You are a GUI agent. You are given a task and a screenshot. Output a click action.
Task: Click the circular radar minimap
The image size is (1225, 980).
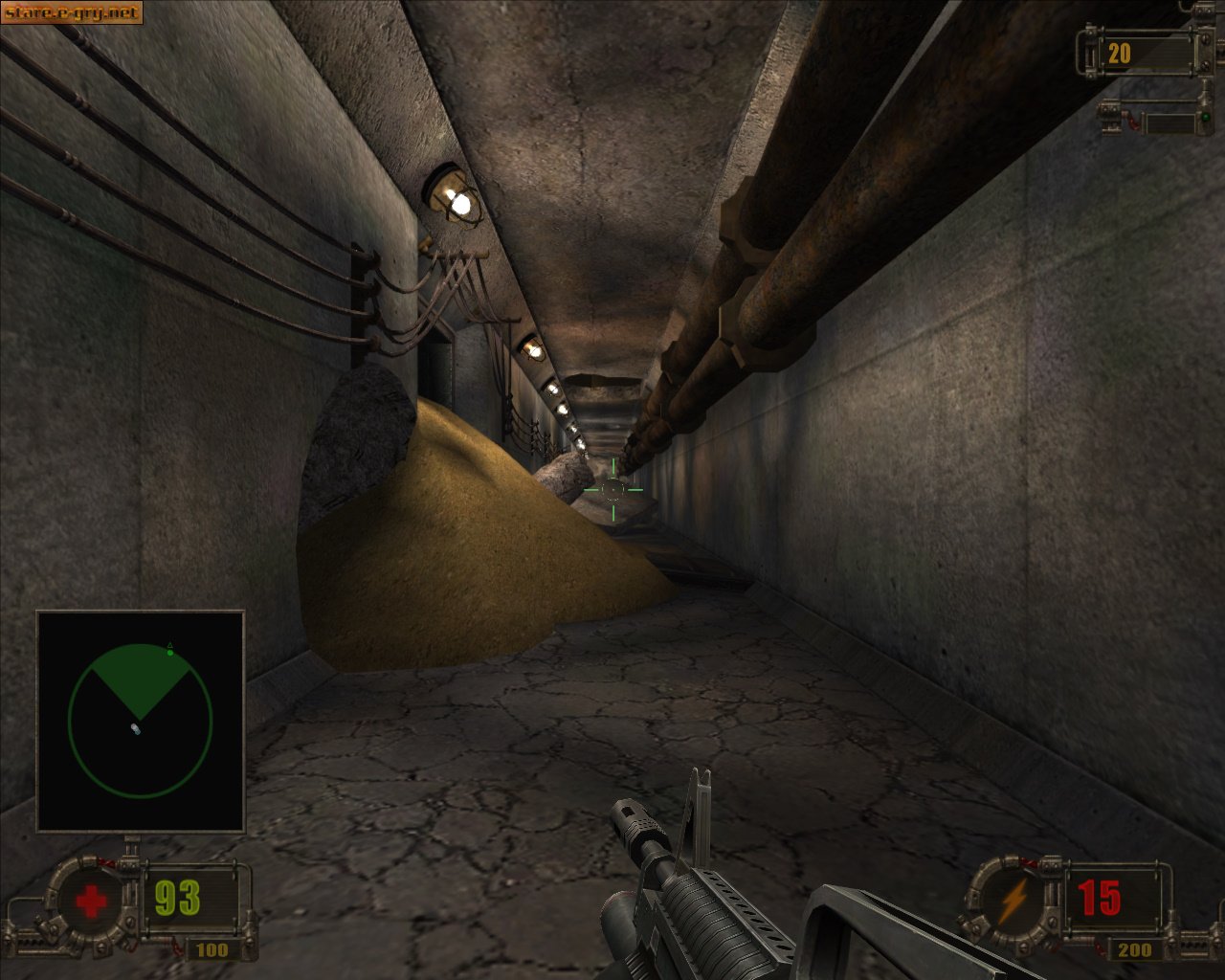(140, 721)
